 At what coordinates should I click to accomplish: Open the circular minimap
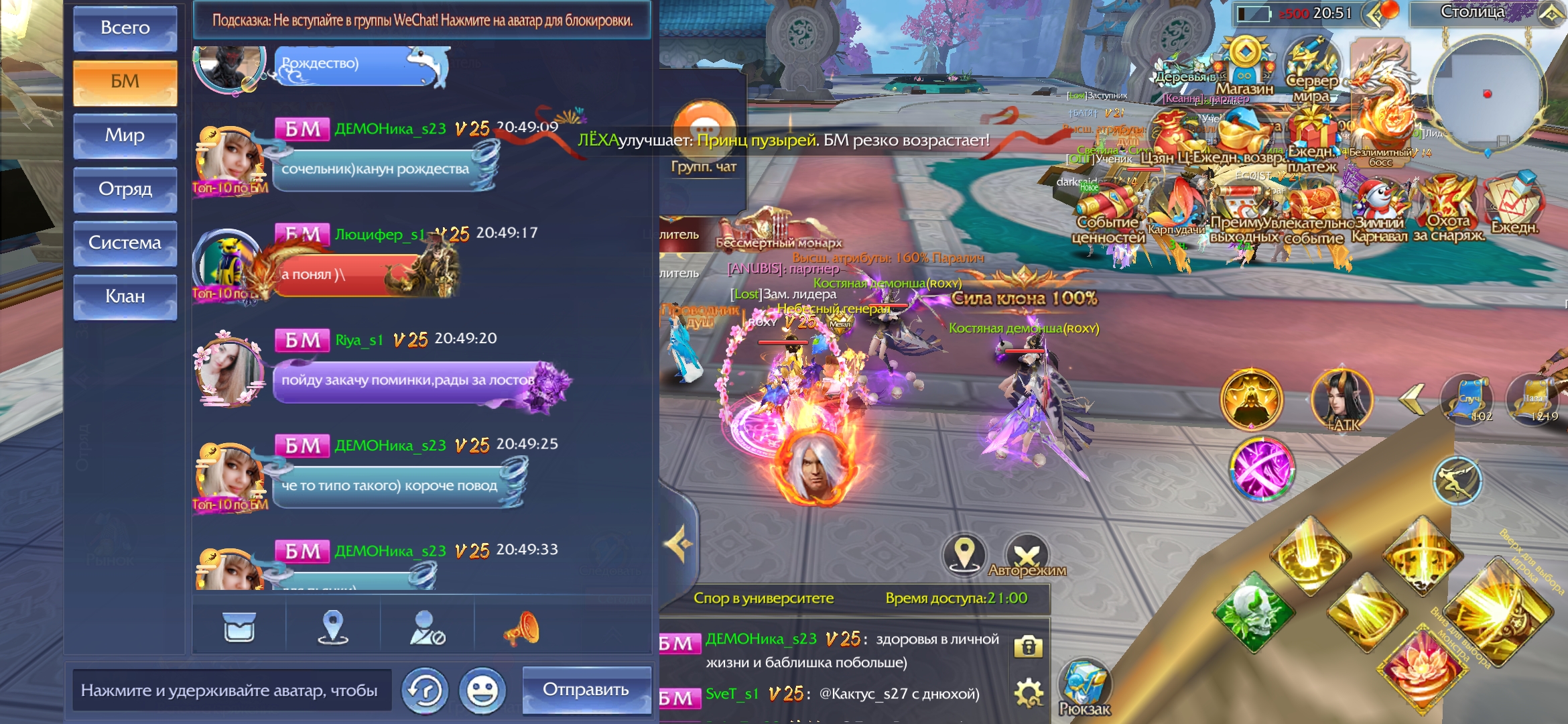1486,94
